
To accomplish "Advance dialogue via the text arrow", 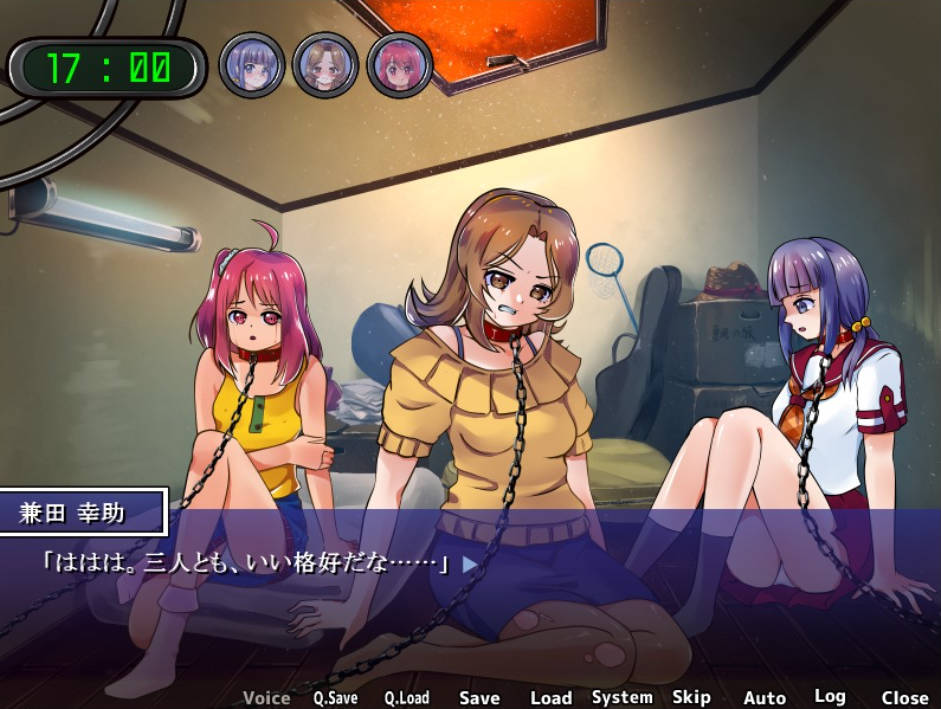I will pyautogui.click(x=469, y=564).
